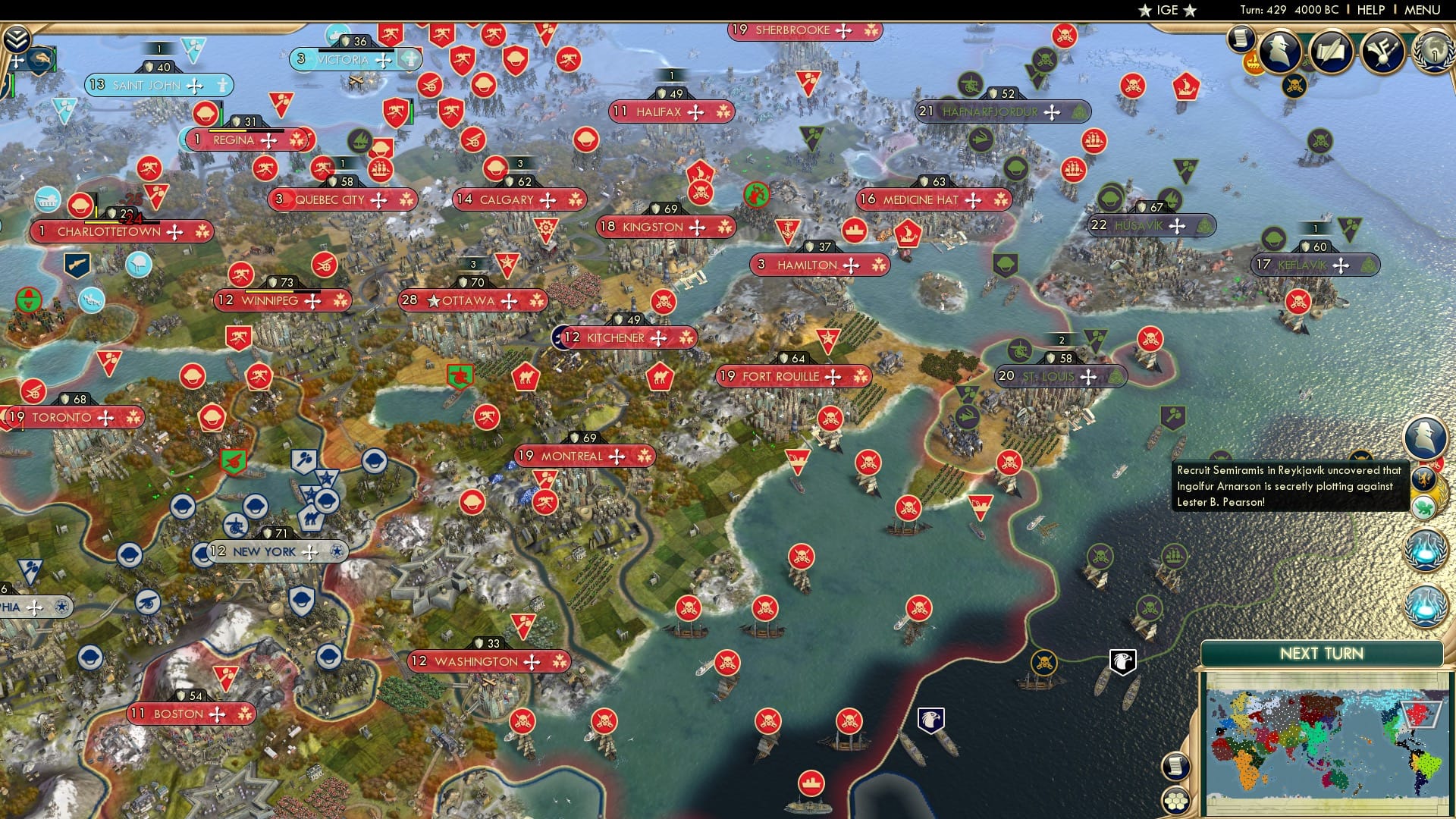Open the Culture overview icon

[1382, 52]
